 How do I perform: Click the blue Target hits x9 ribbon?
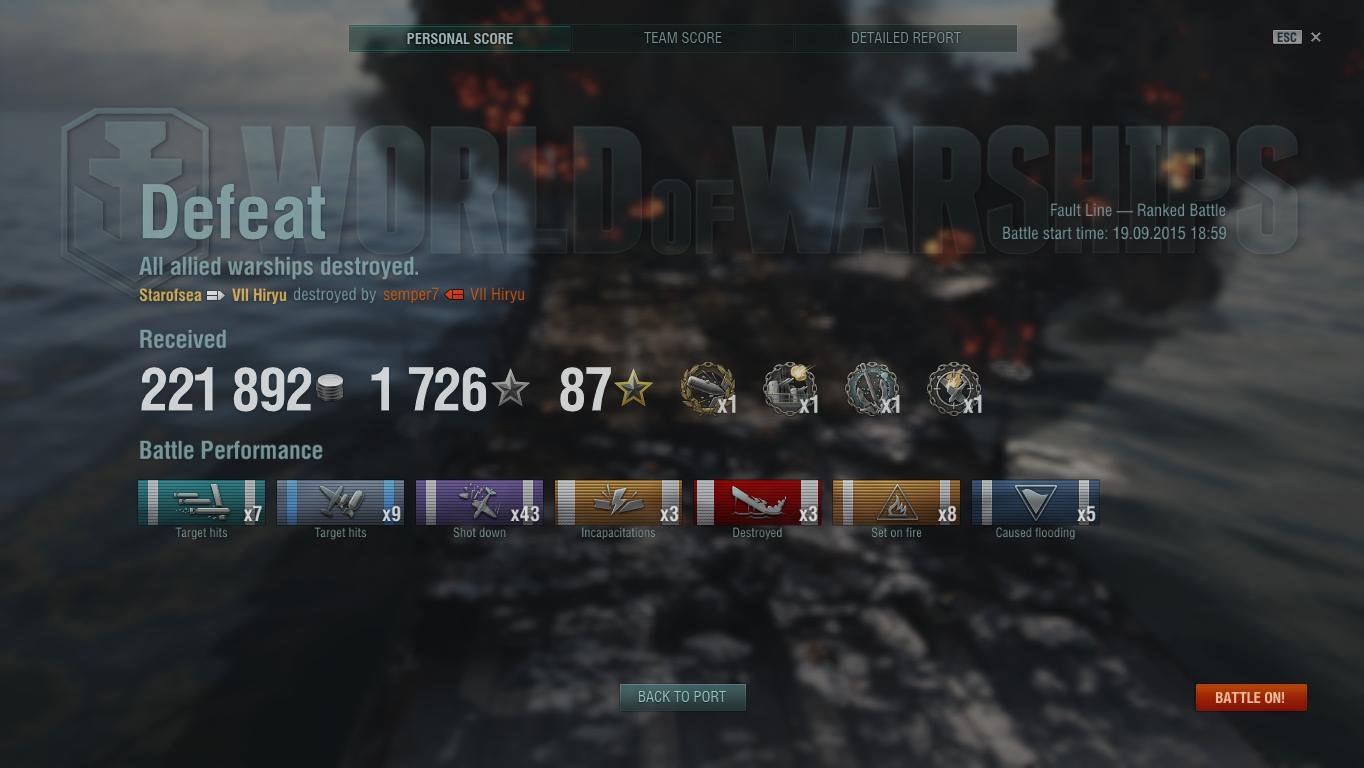point(340,503)
